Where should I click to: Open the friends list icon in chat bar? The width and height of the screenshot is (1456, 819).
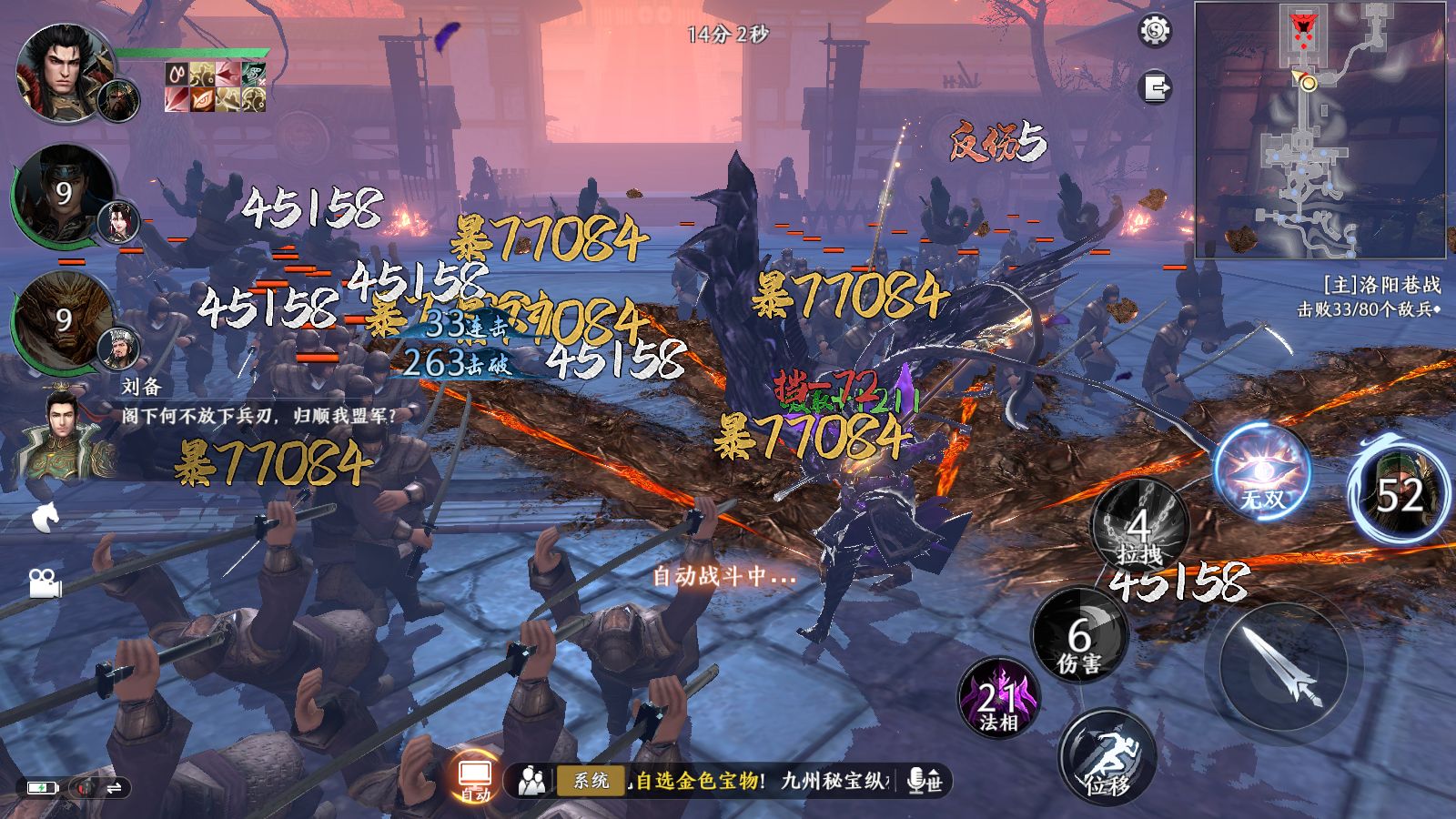click(532, 780)
